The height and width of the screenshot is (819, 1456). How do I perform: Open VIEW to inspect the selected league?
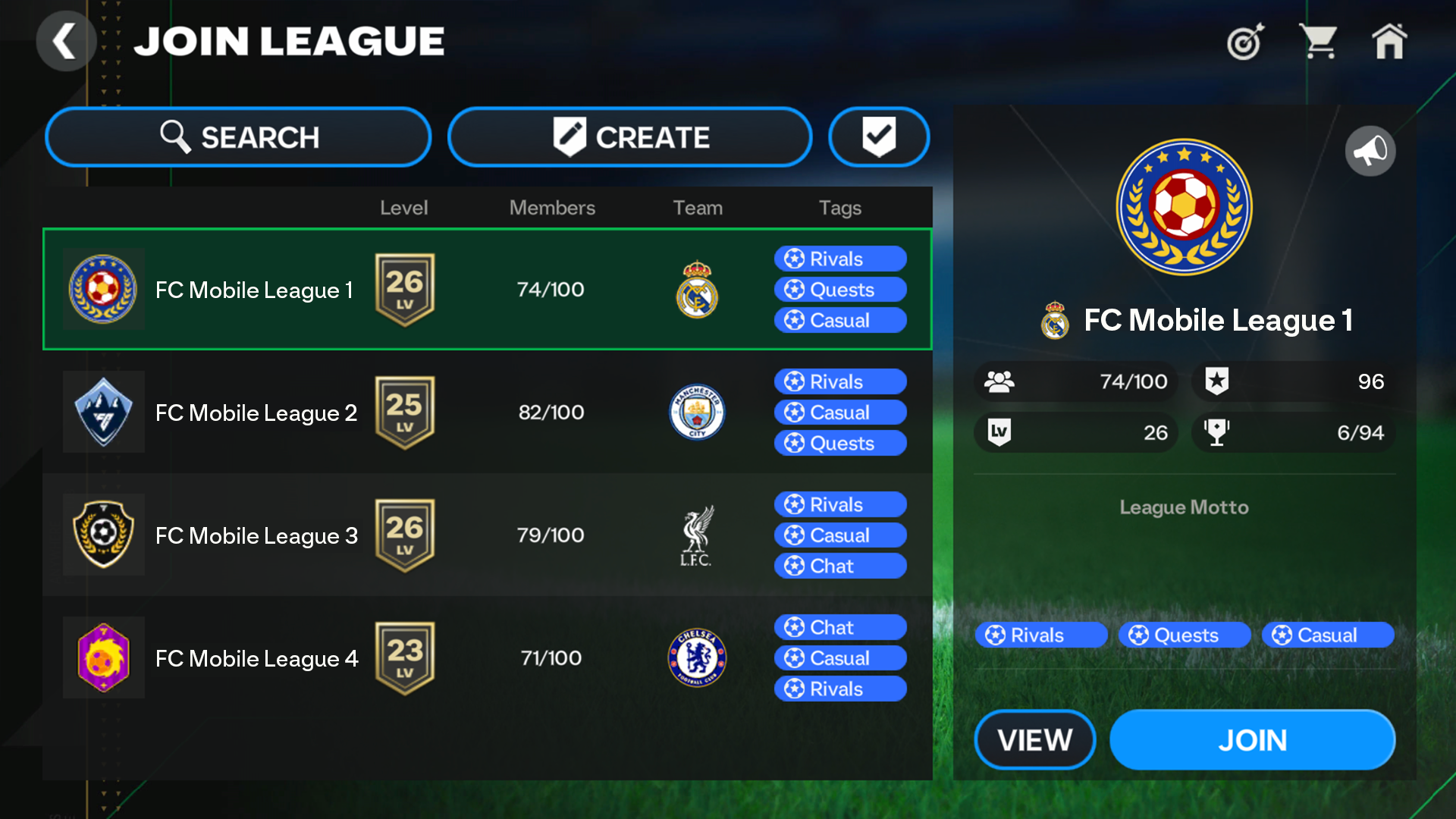coord(1035,739)
